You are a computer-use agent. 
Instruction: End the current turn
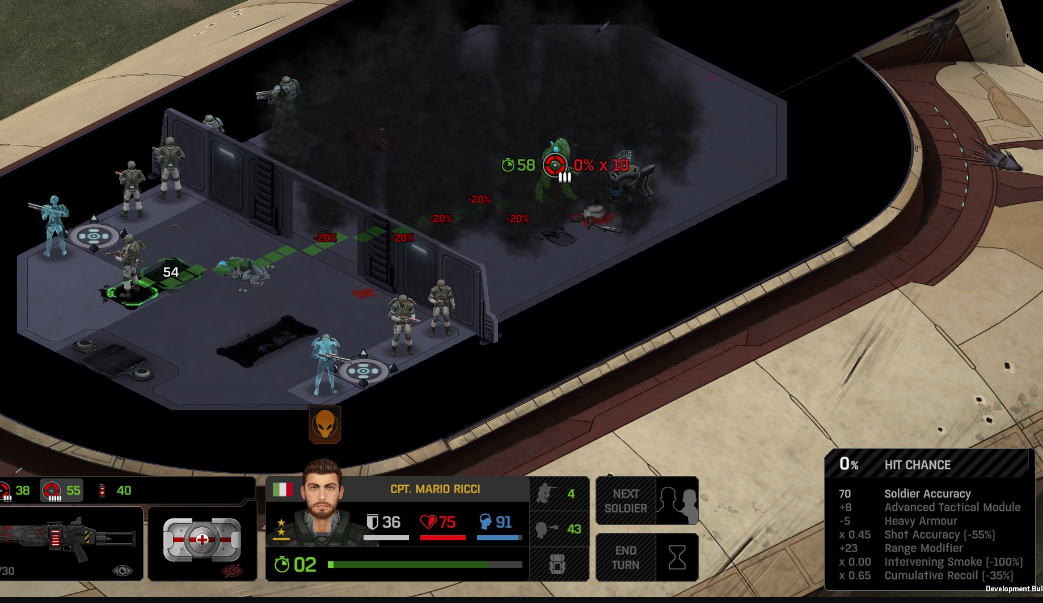point(646,557)
